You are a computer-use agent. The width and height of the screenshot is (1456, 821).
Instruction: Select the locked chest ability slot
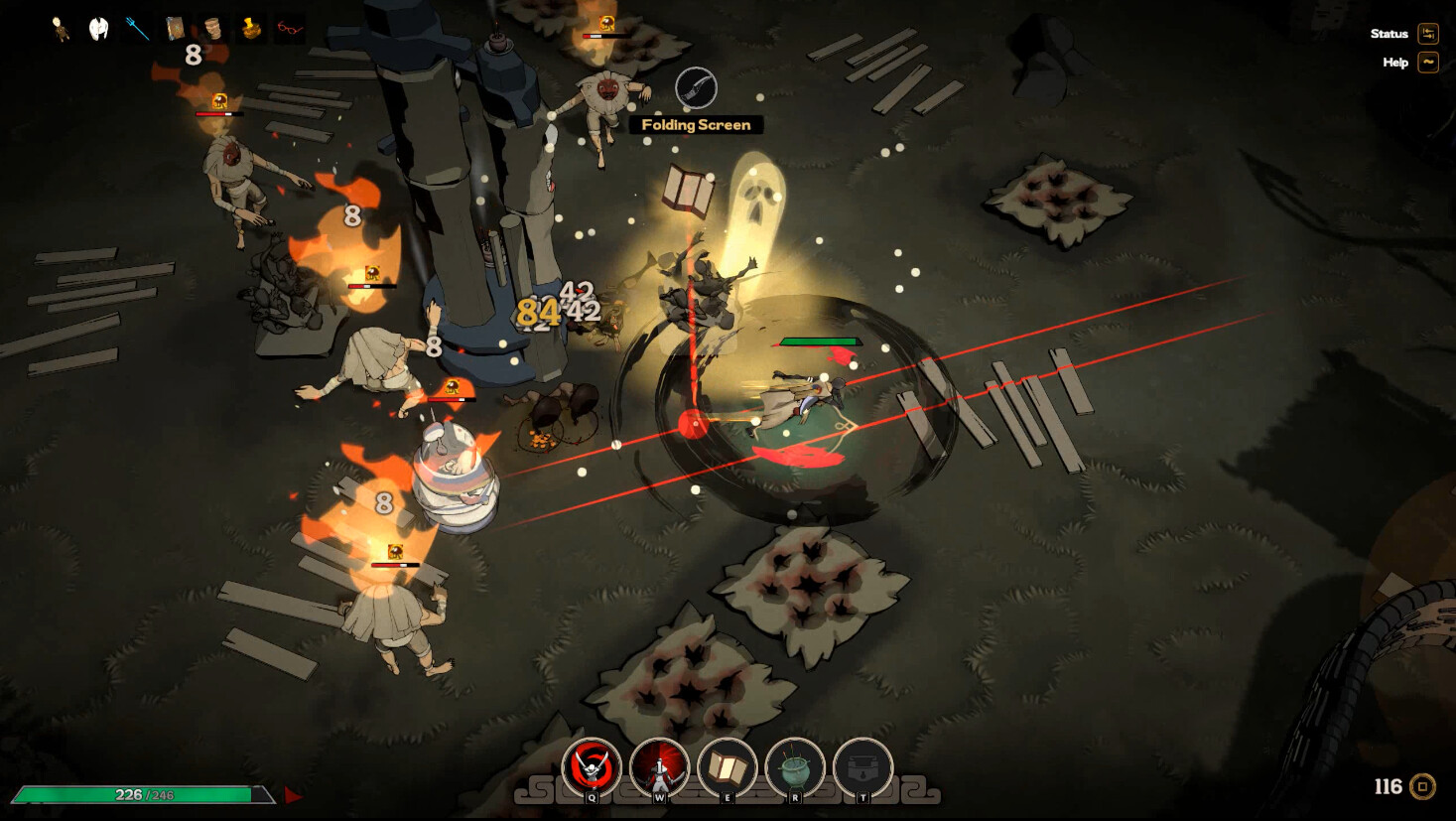pyautogui.click(x=861, y=766)
